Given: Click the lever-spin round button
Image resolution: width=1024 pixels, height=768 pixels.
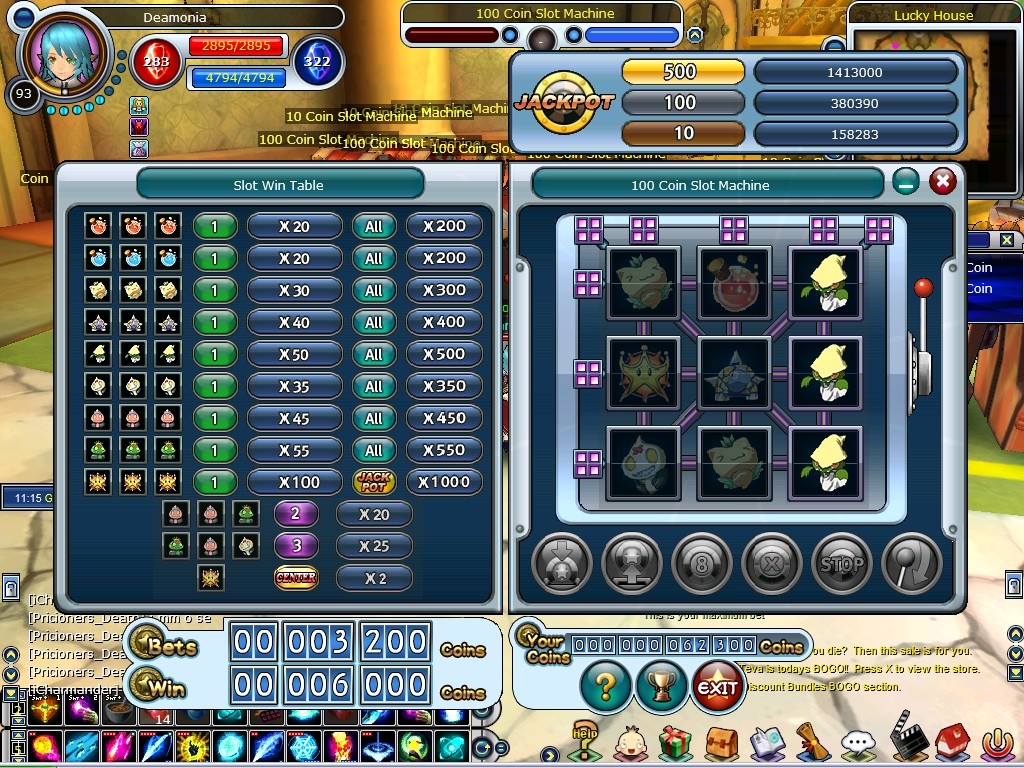Looking at the screenshot, I should point(911,563).
